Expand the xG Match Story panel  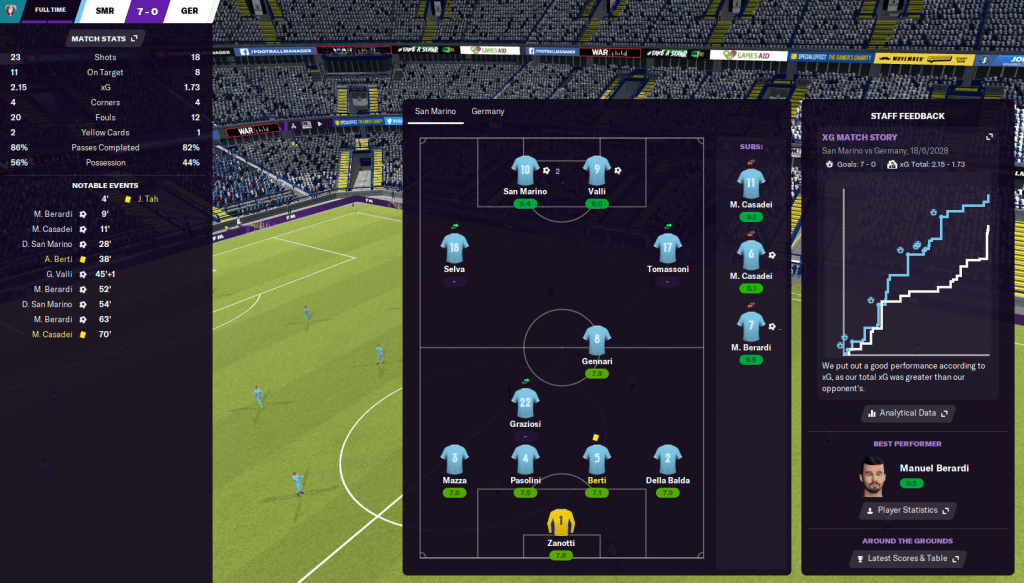coord(989,137)
